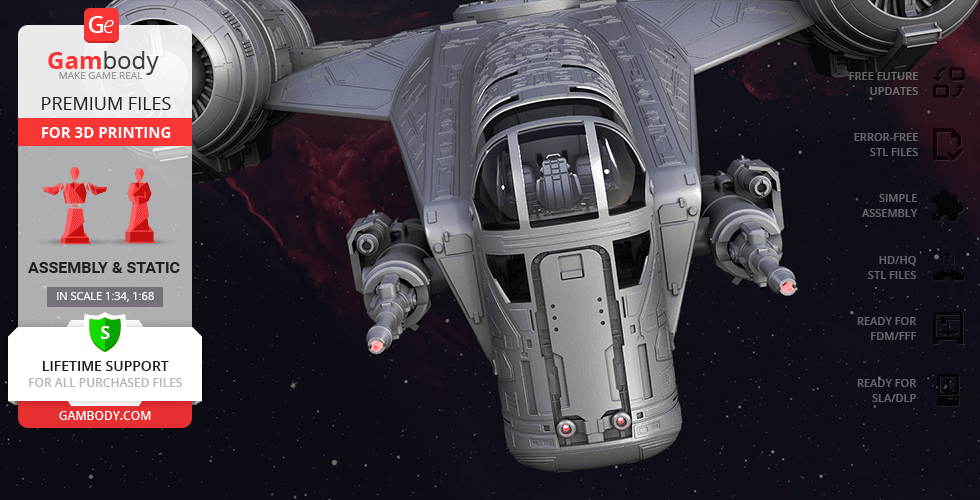Viewport: 980px width, 500px height.
Task: Select the red FOR 3D PRINTING banner
Action: [x=105, y=132]
